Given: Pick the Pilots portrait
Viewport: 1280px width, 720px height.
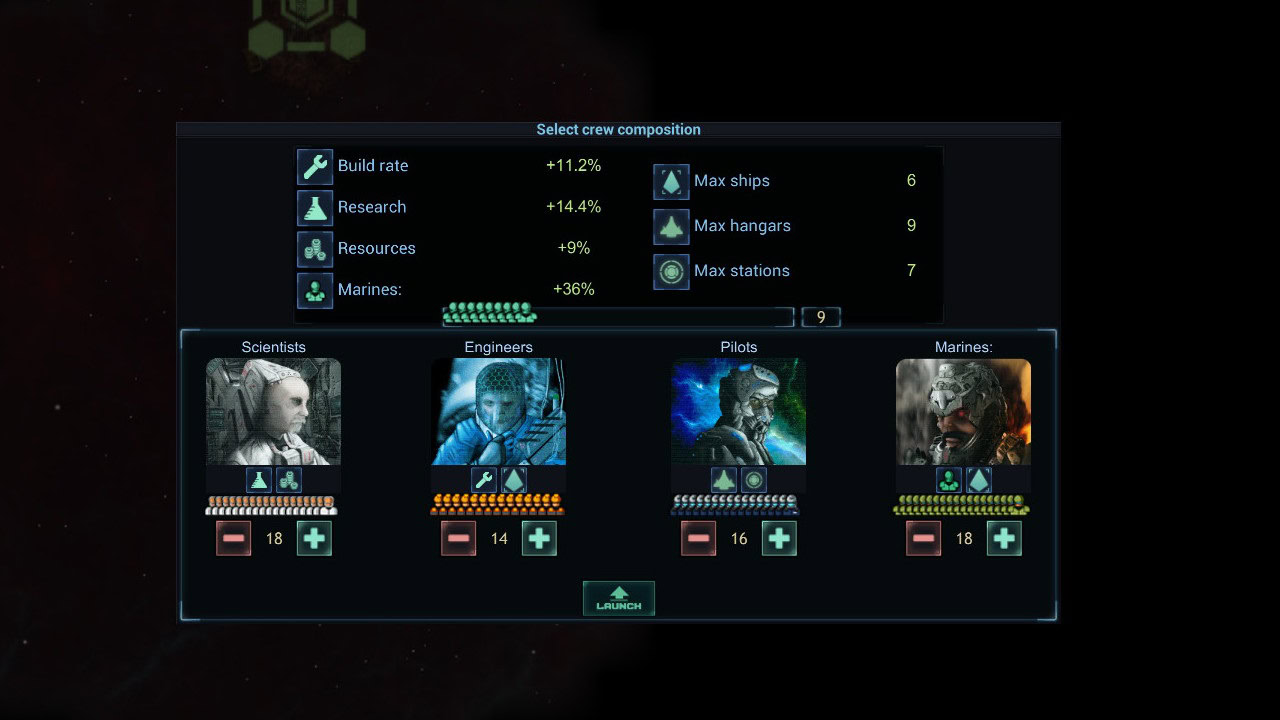Looking at the screenshot, I should tap(738, 412).
